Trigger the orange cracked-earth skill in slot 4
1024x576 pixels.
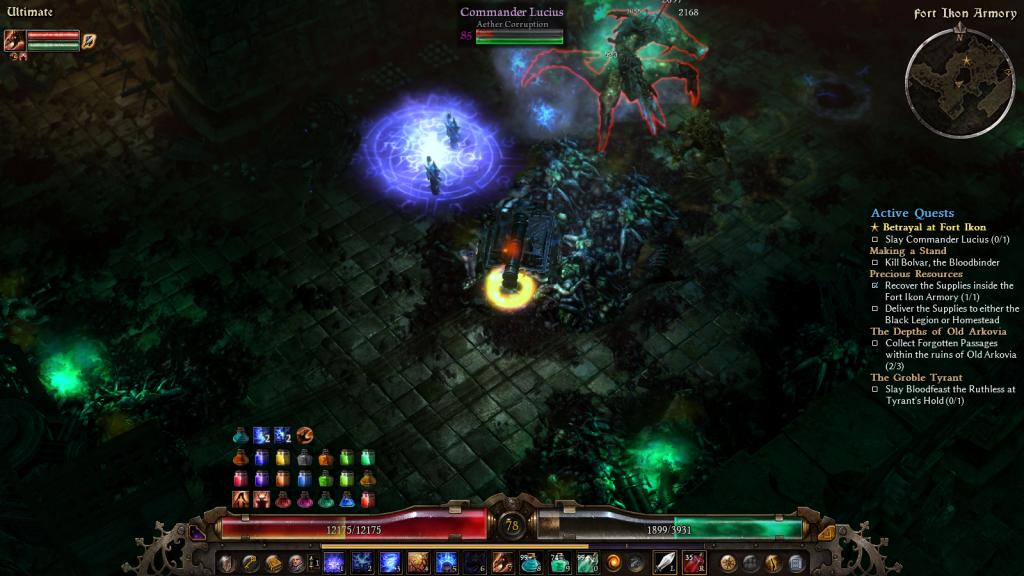[418, 563]
